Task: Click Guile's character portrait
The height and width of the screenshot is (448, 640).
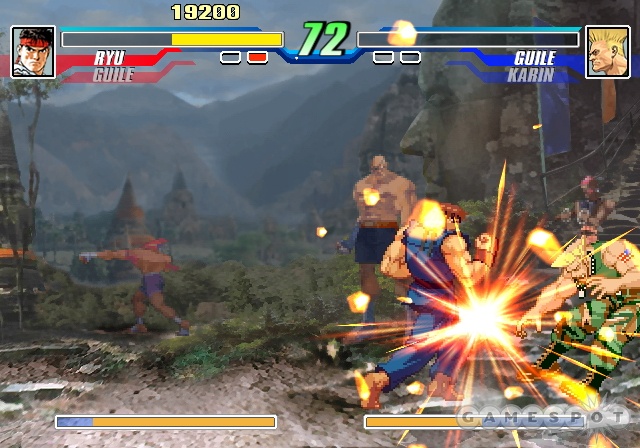Action: tap(607, 52)
